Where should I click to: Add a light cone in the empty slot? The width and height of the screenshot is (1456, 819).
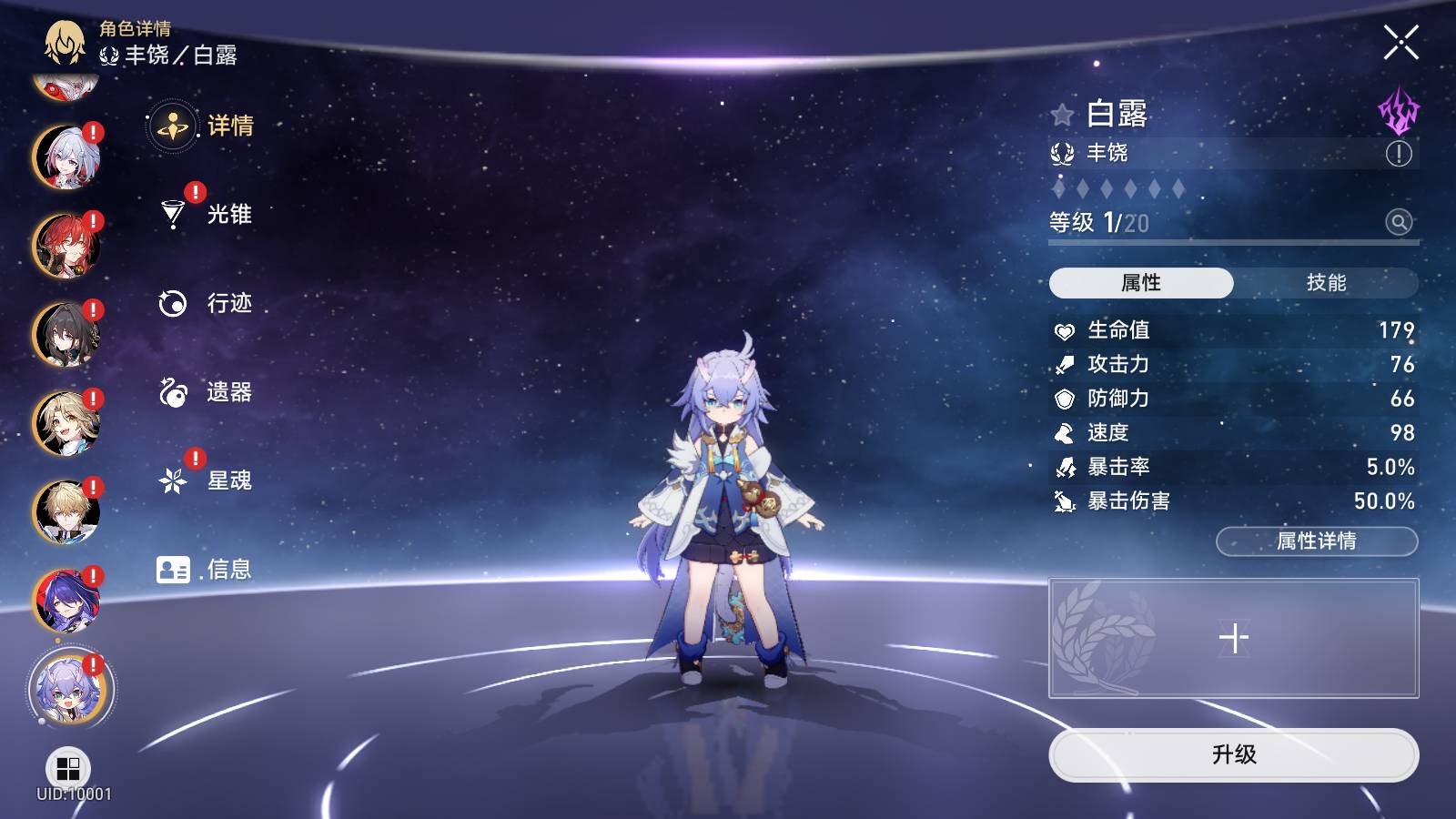[x=1233, y=638]
